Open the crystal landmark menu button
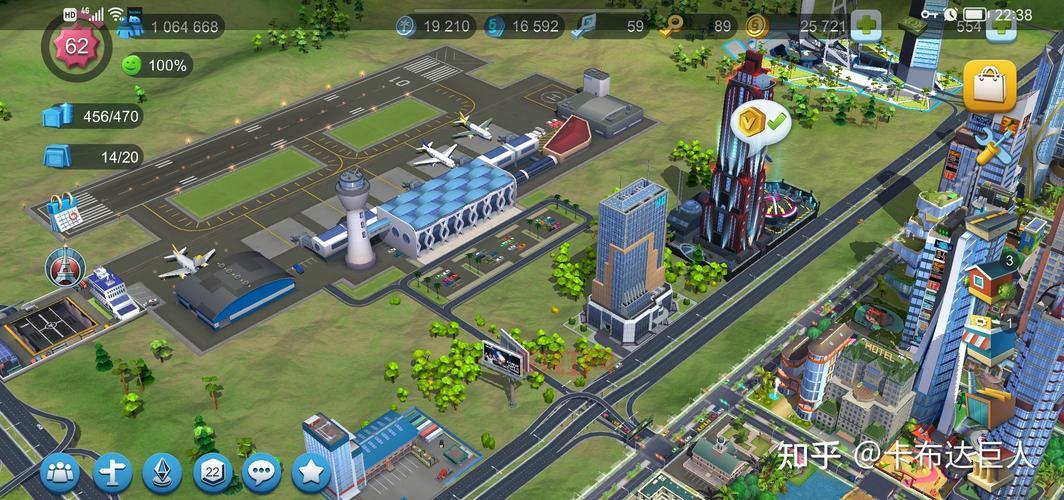 (162, 472)
